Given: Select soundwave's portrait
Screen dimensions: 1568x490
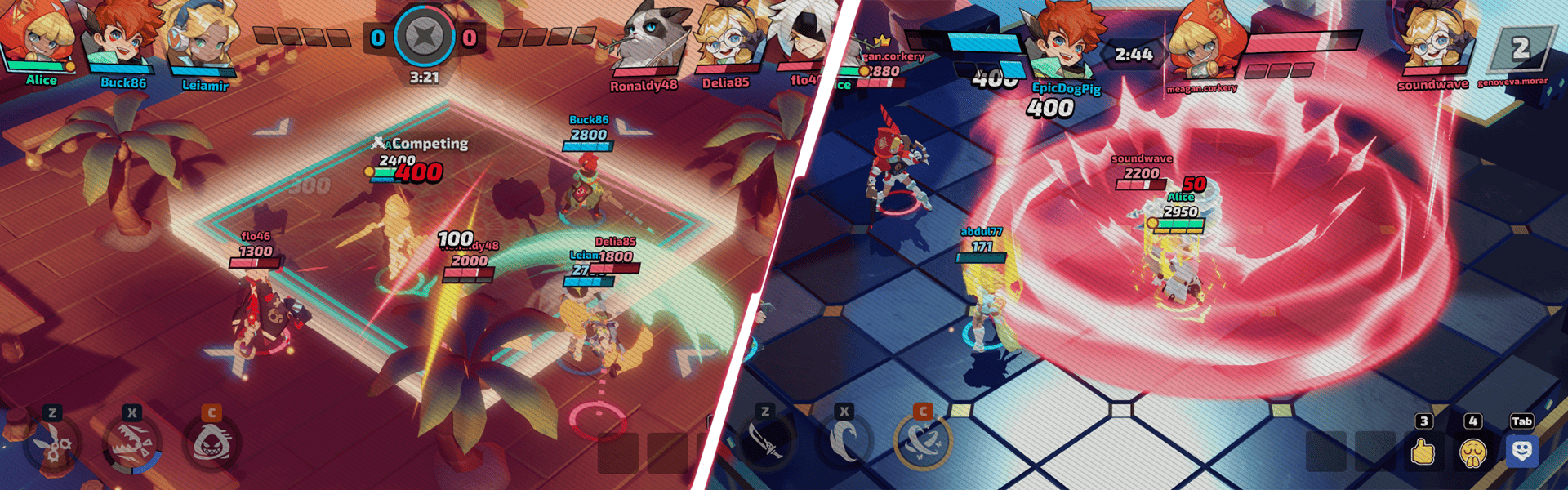Looking at the screenshot, I should coord(1434,39).
